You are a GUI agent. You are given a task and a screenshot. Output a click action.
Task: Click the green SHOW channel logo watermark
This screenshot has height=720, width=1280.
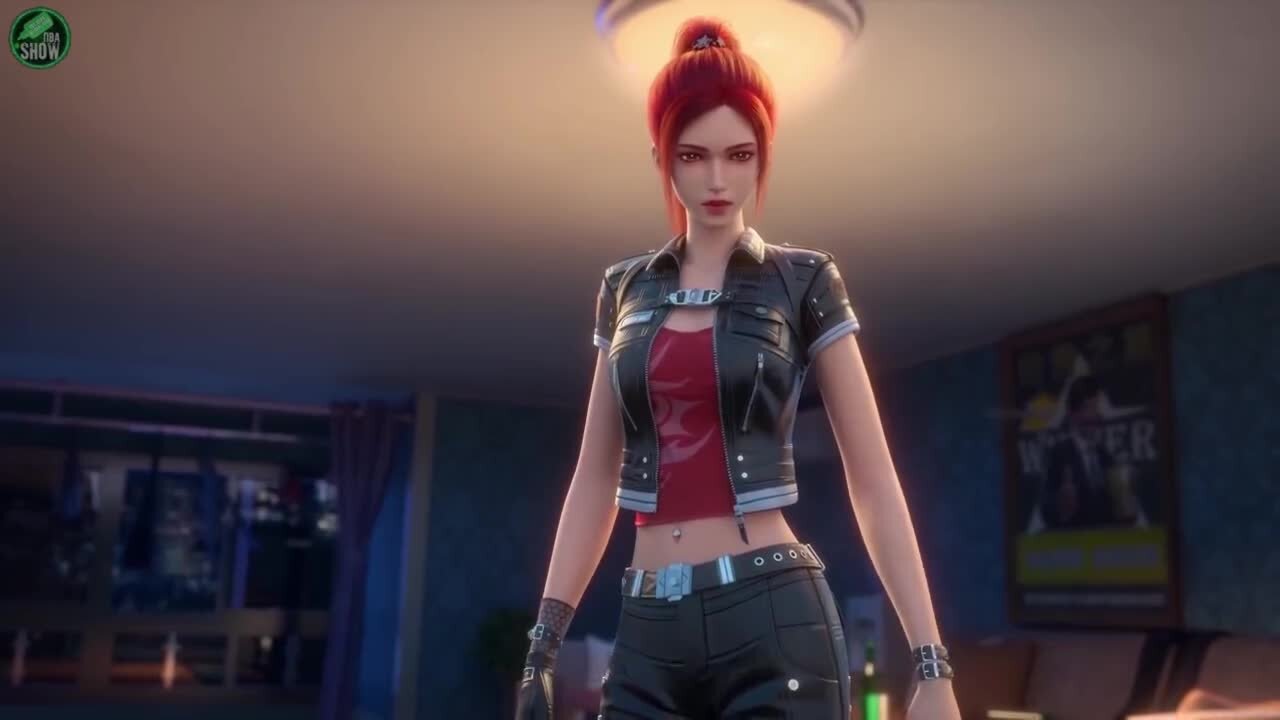point(40,38)
